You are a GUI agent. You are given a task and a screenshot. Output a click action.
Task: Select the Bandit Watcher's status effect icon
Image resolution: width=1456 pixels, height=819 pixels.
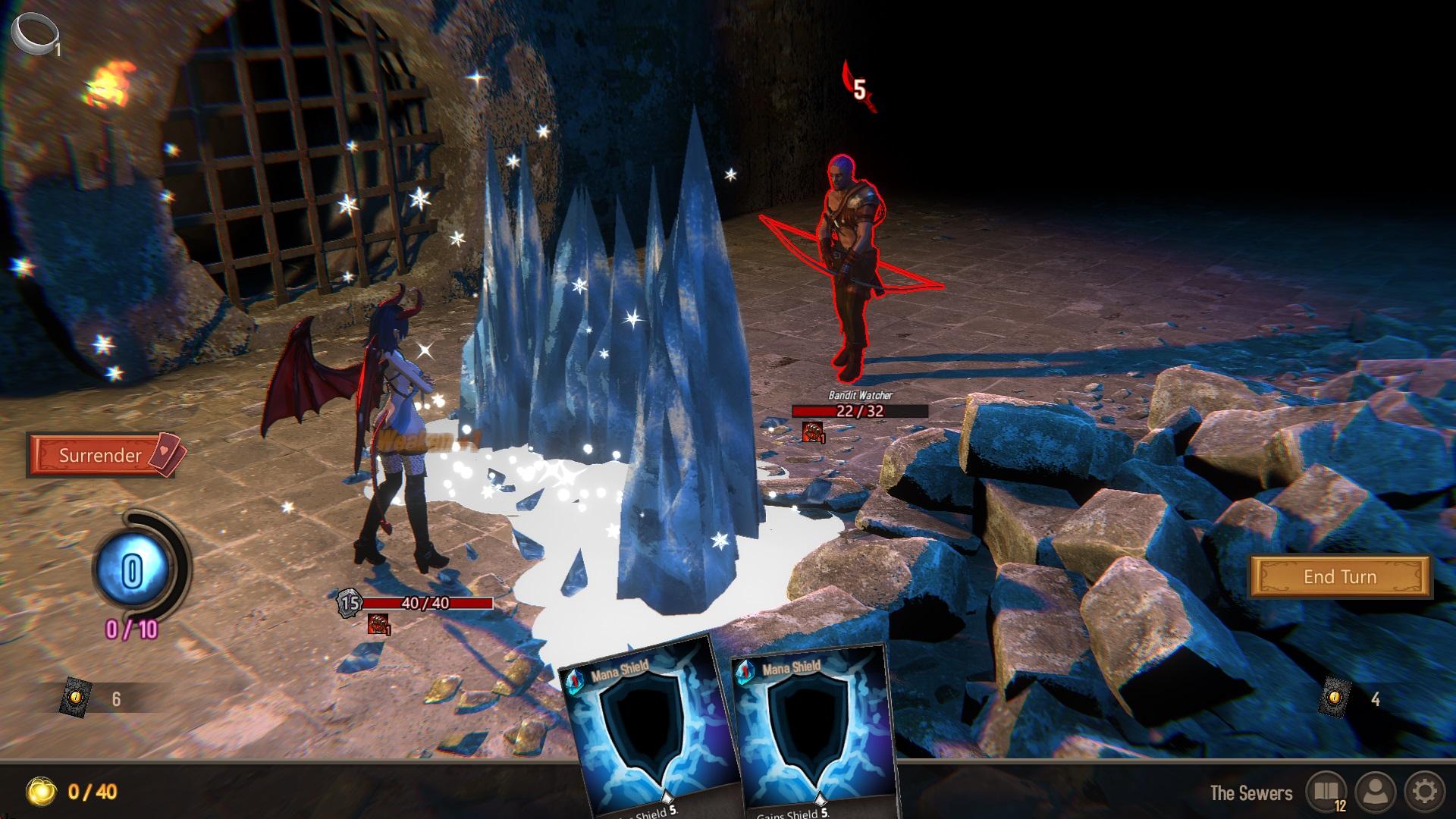811,431
